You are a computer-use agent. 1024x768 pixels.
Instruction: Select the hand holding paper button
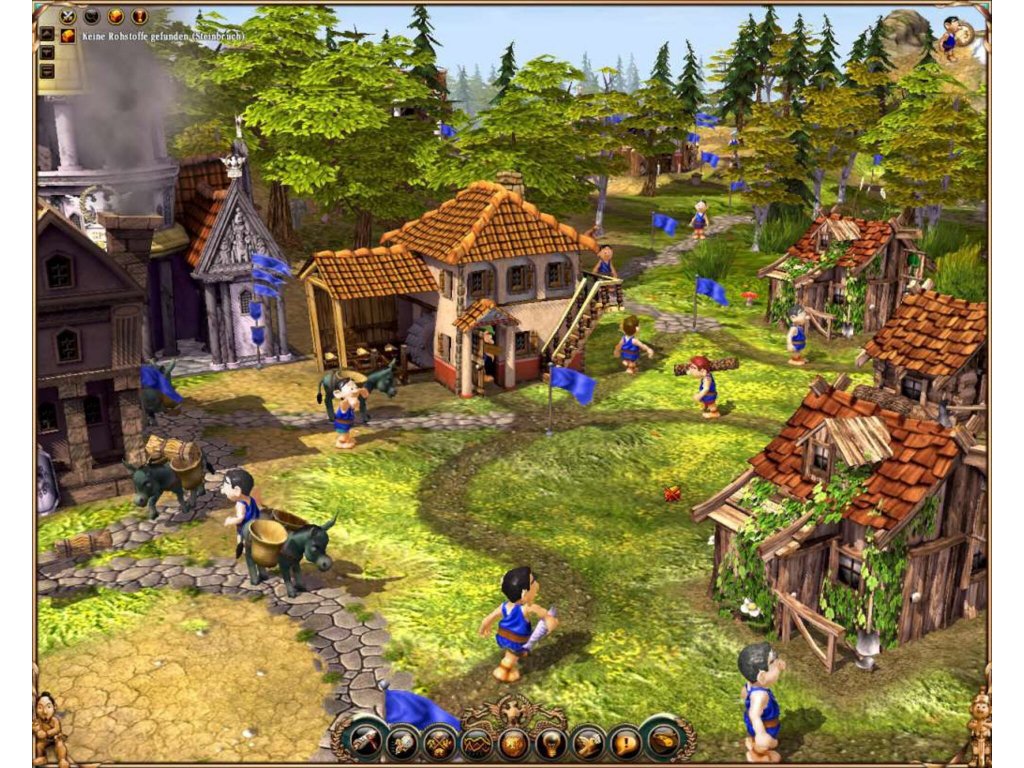point(588,742)
